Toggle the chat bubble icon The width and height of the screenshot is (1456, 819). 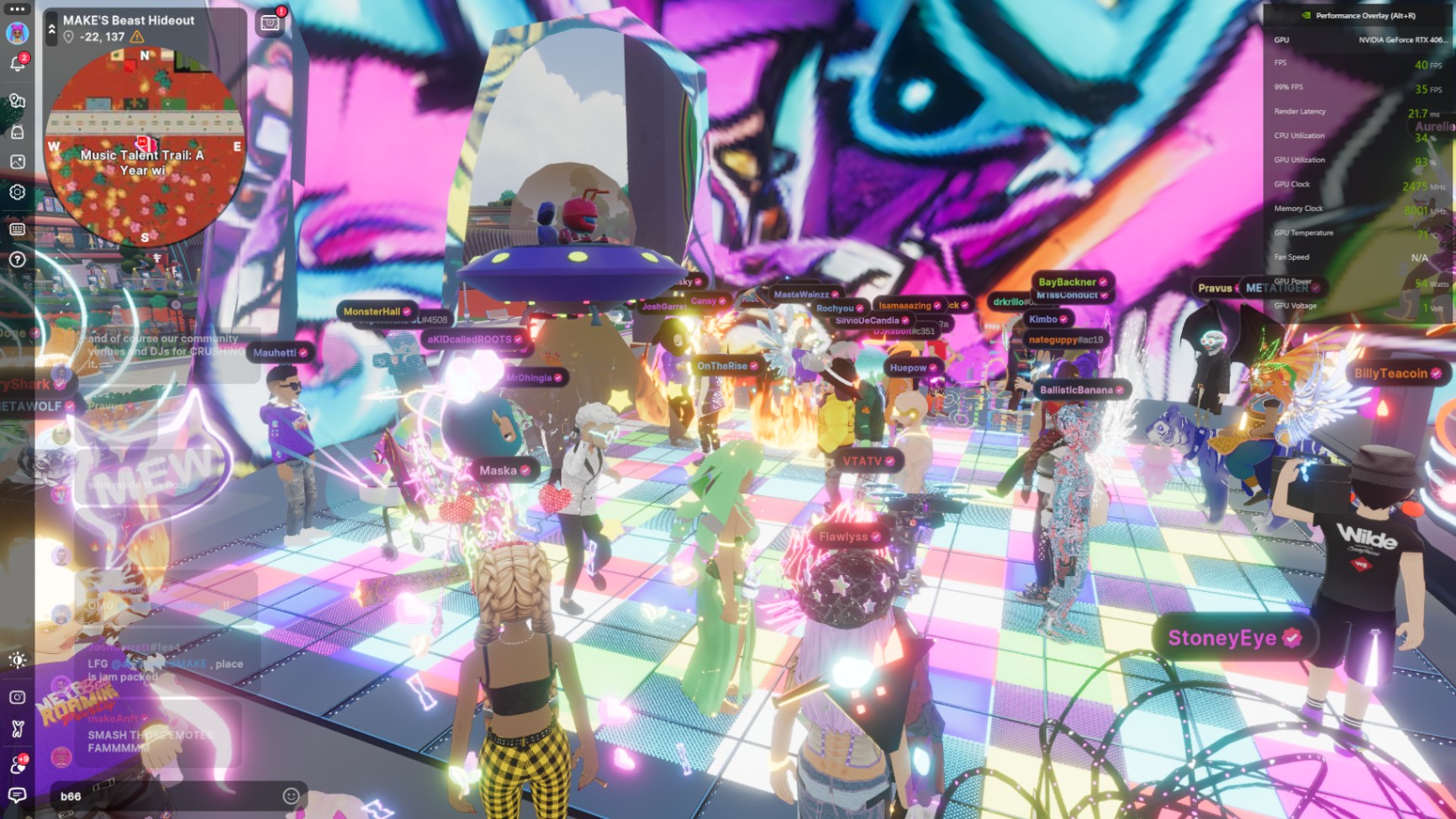coord(17,795)
